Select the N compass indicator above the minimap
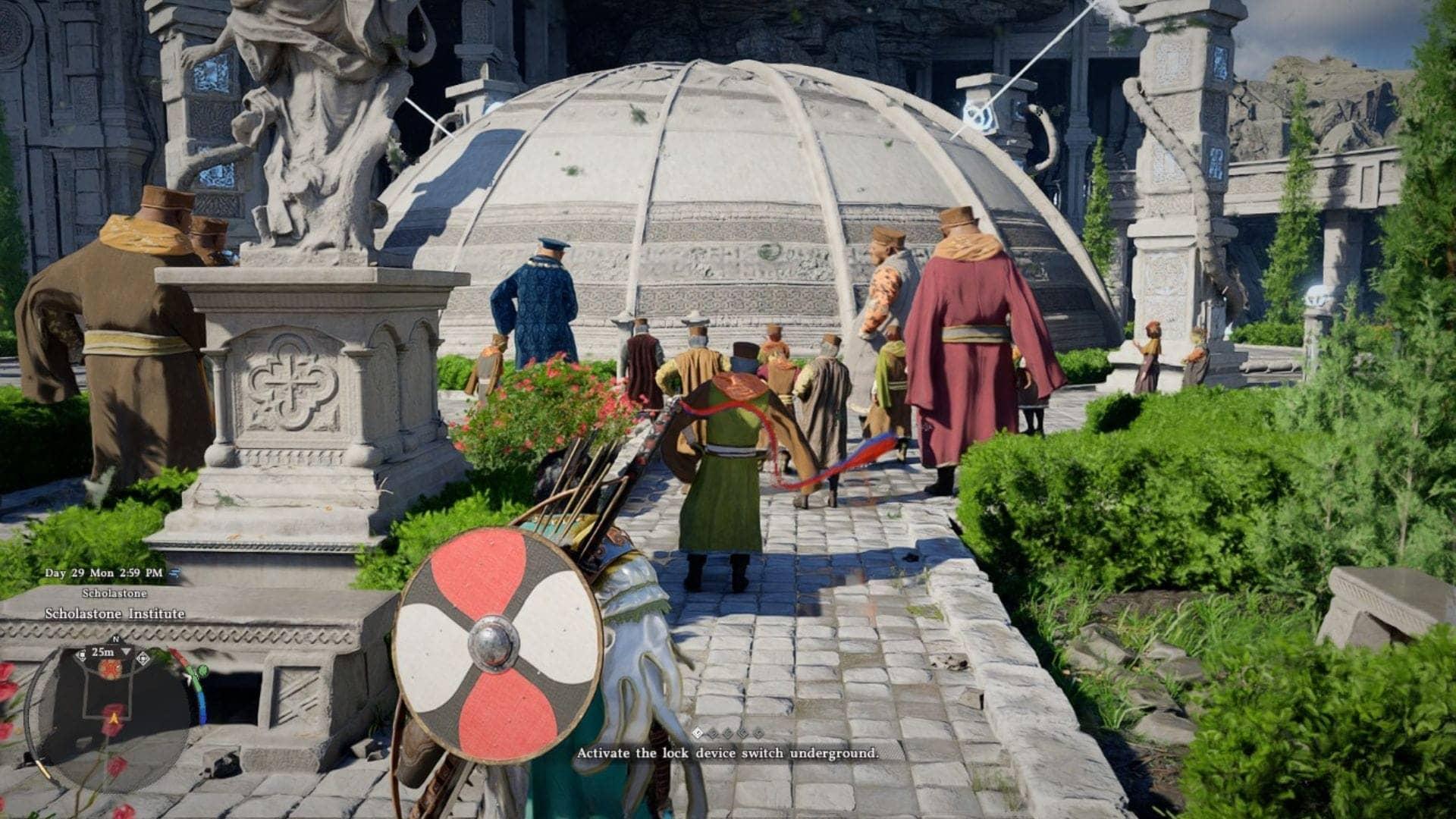This screenshot has height=819, width=1456. [117, 639]
